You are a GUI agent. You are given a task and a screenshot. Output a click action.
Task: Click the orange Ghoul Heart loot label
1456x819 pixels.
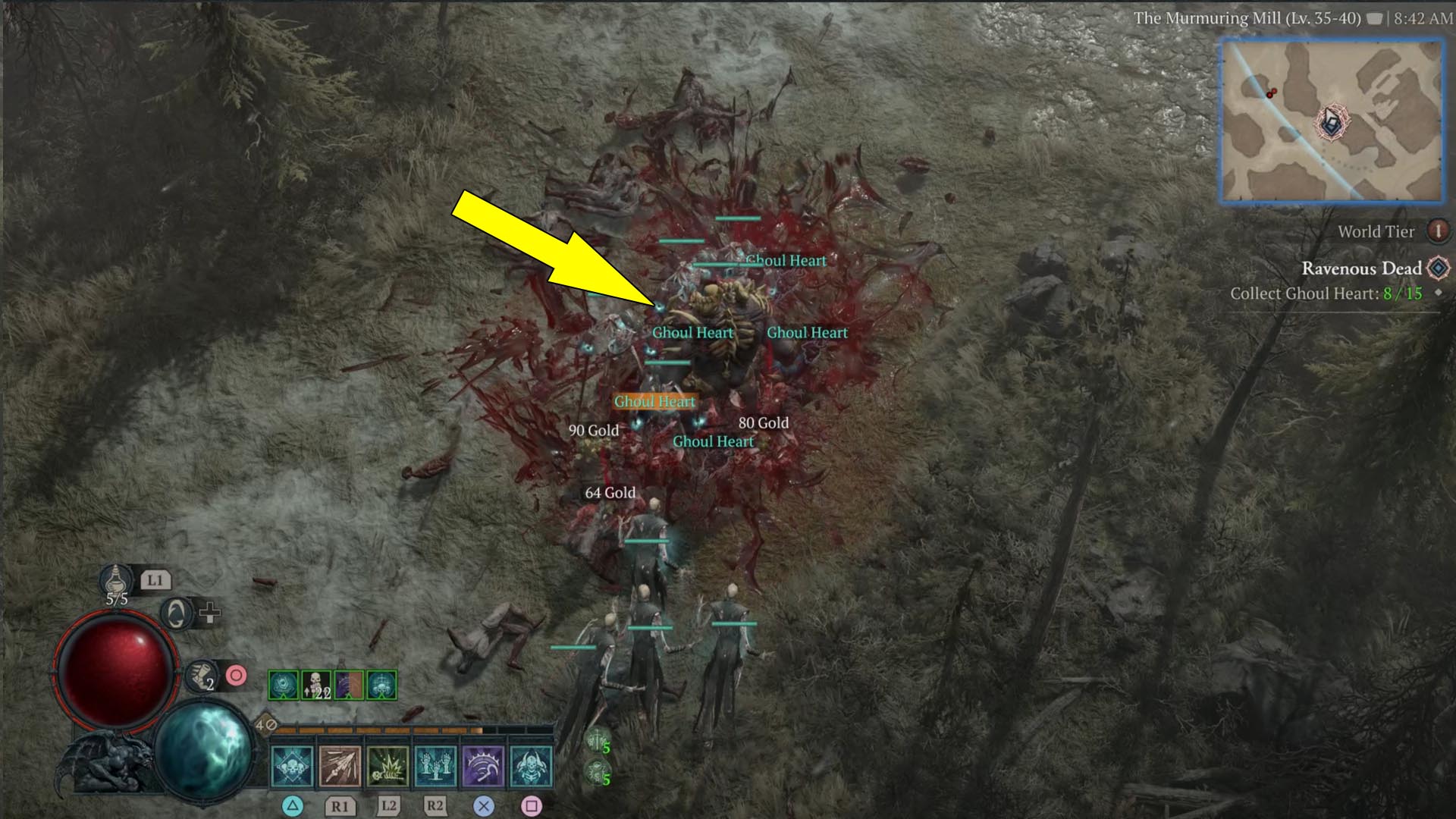654,401
